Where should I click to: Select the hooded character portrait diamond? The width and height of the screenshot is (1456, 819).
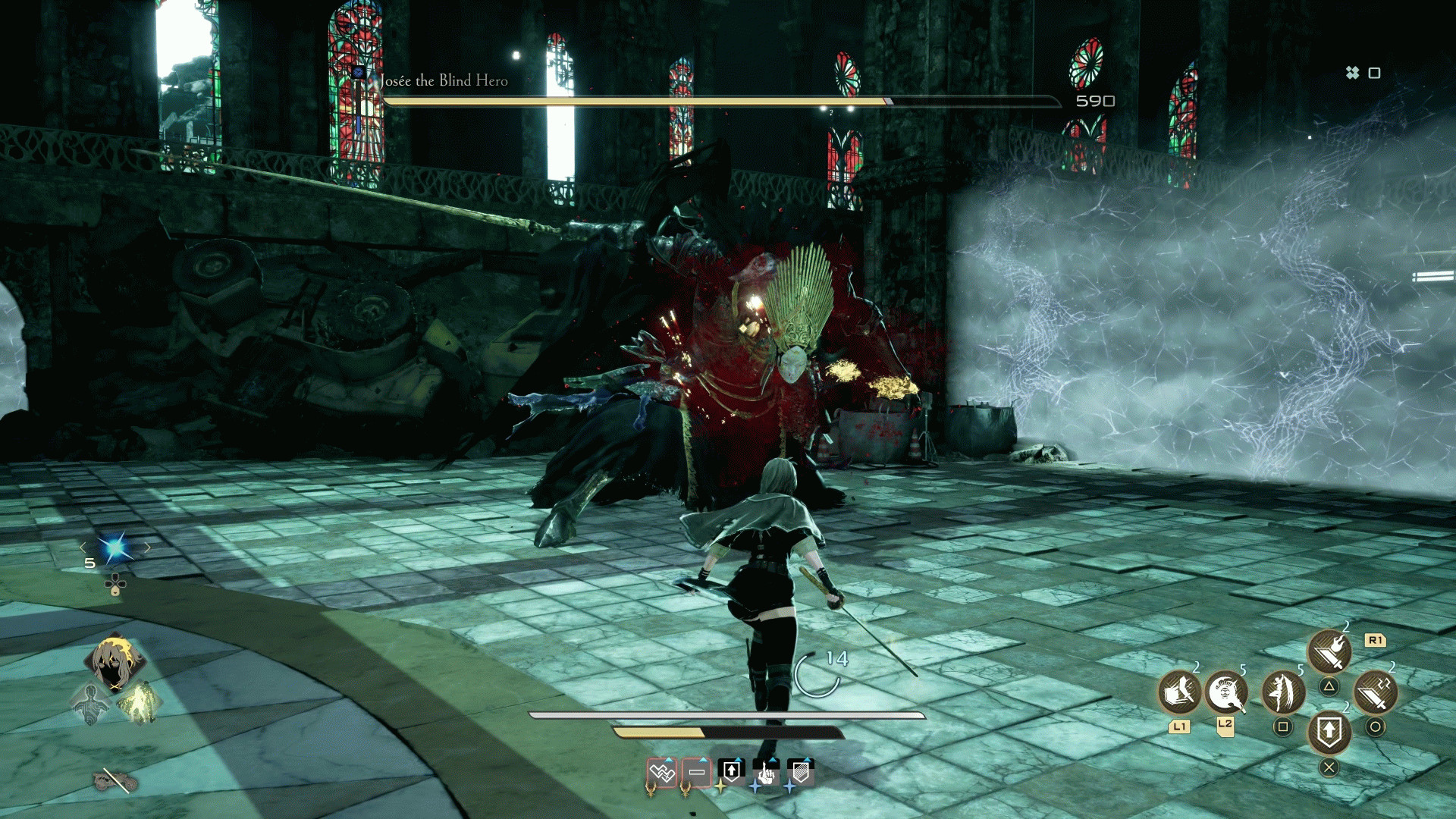[115, 661]
